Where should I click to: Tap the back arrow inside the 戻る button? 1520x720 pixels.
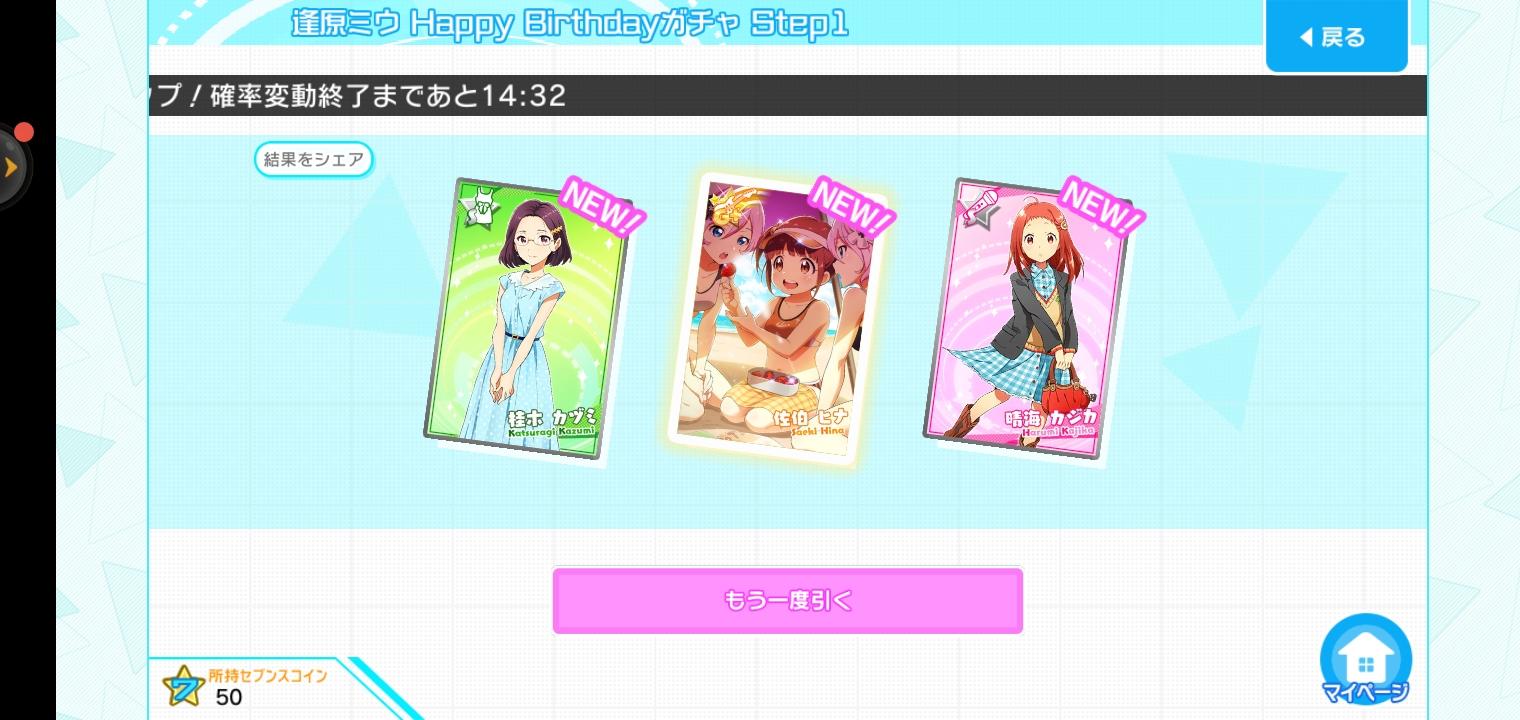(1307, 37)
